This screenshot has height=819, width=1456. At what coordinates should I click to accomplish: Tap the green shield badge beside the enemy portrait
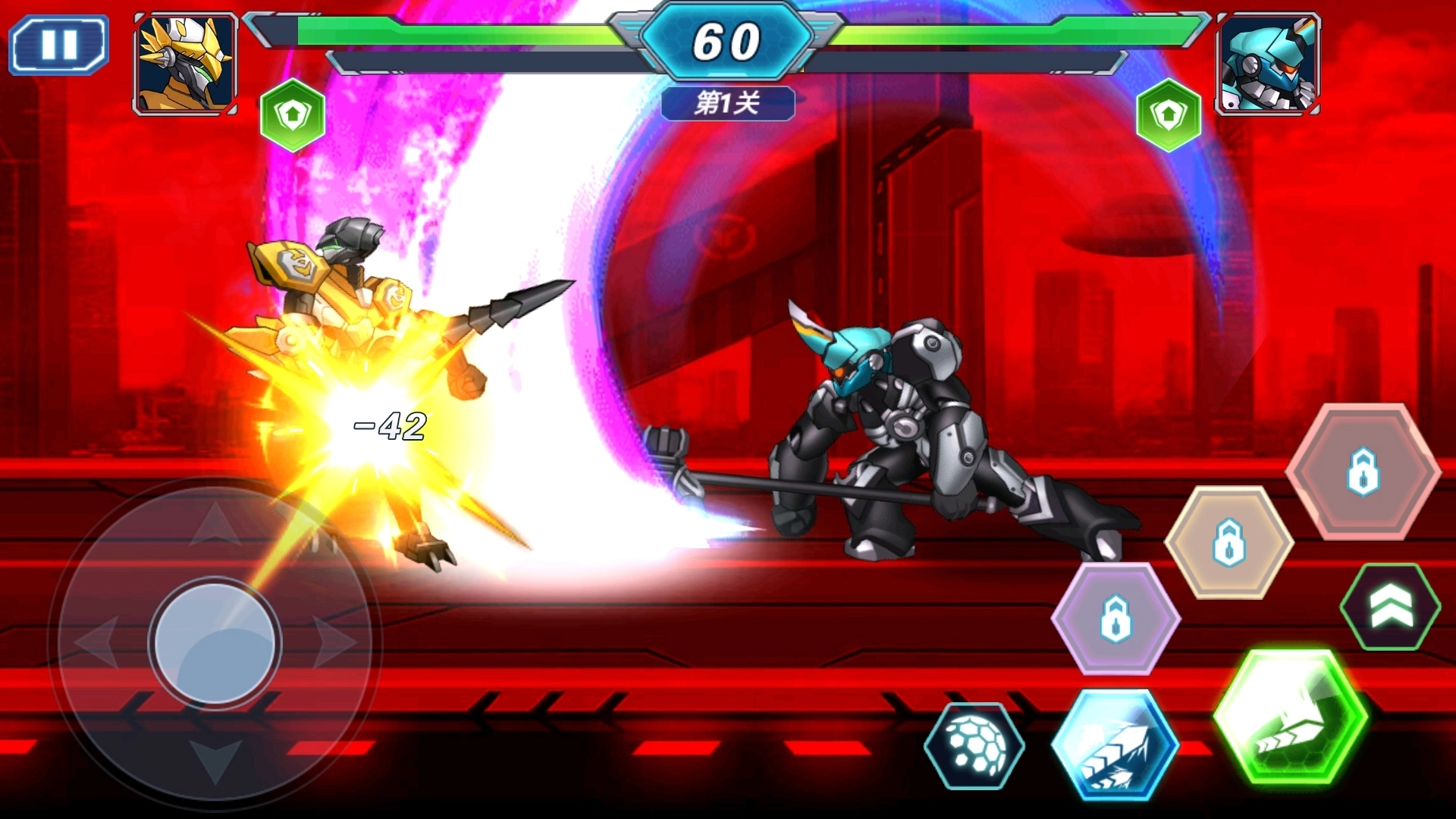click(1169, 115)
